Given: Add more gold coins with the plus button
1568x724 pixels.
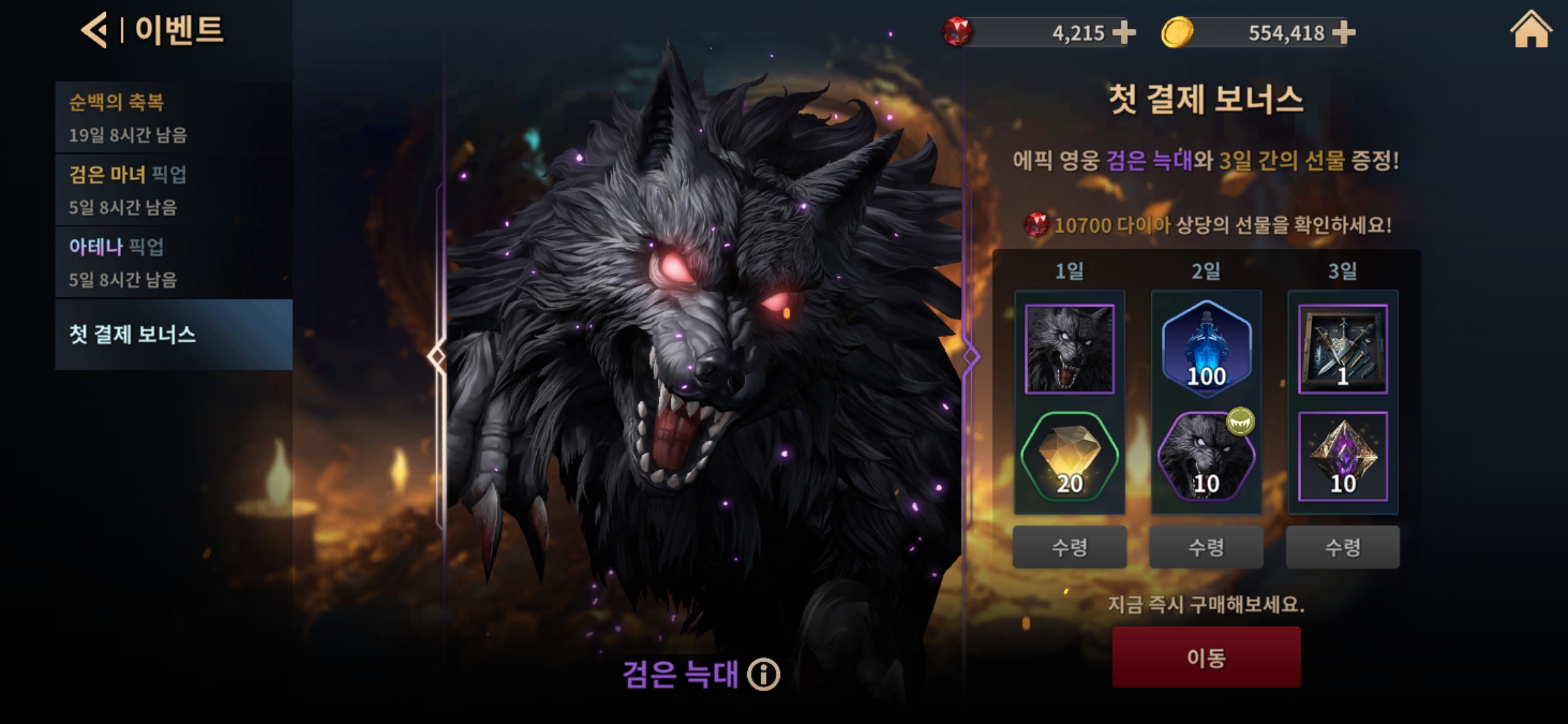Looking at the screenshot, I should click(x=1344, y=32).
